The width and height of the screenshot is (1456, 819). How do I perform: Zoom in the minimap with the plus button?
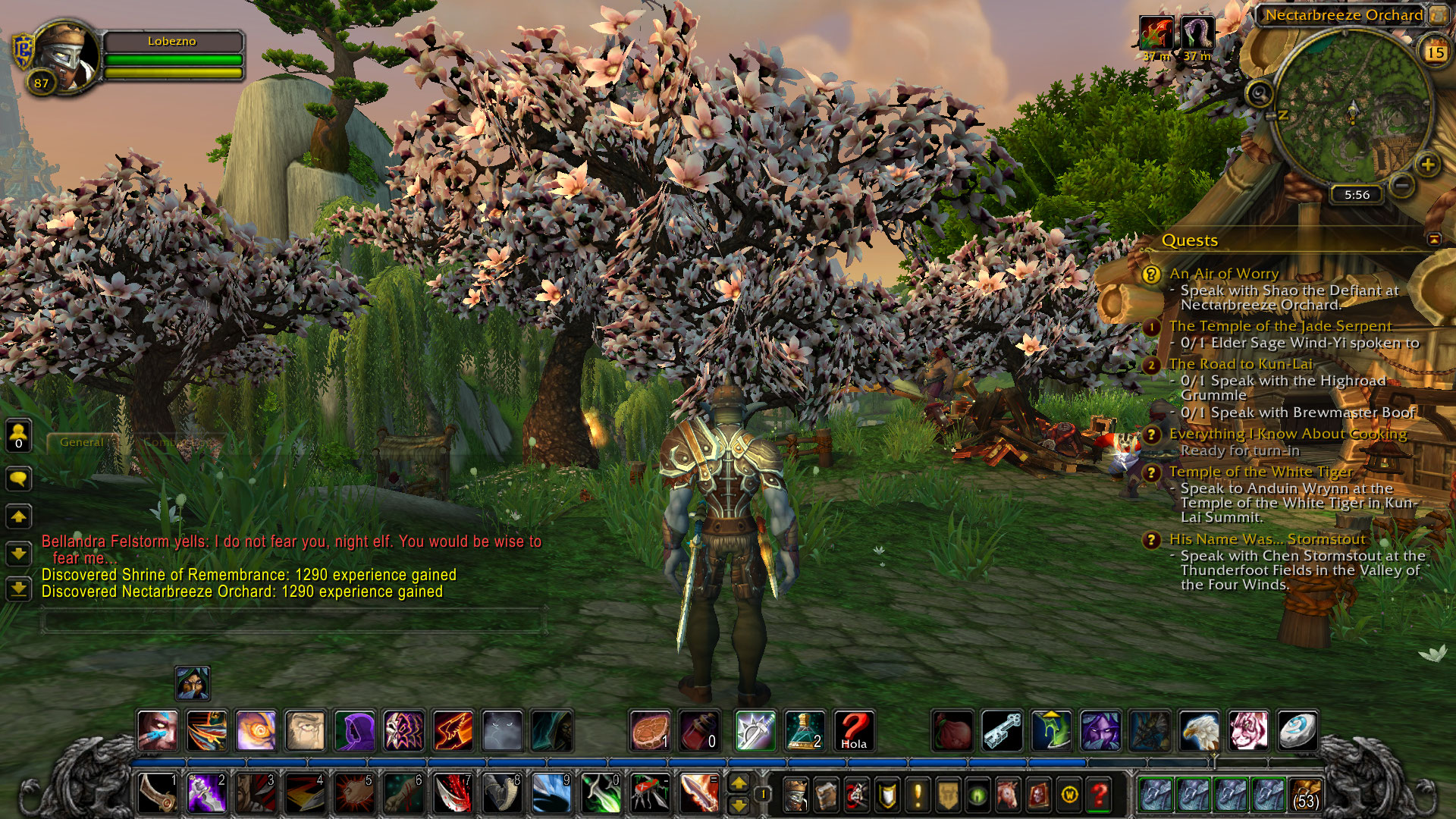click(1427, 165)
